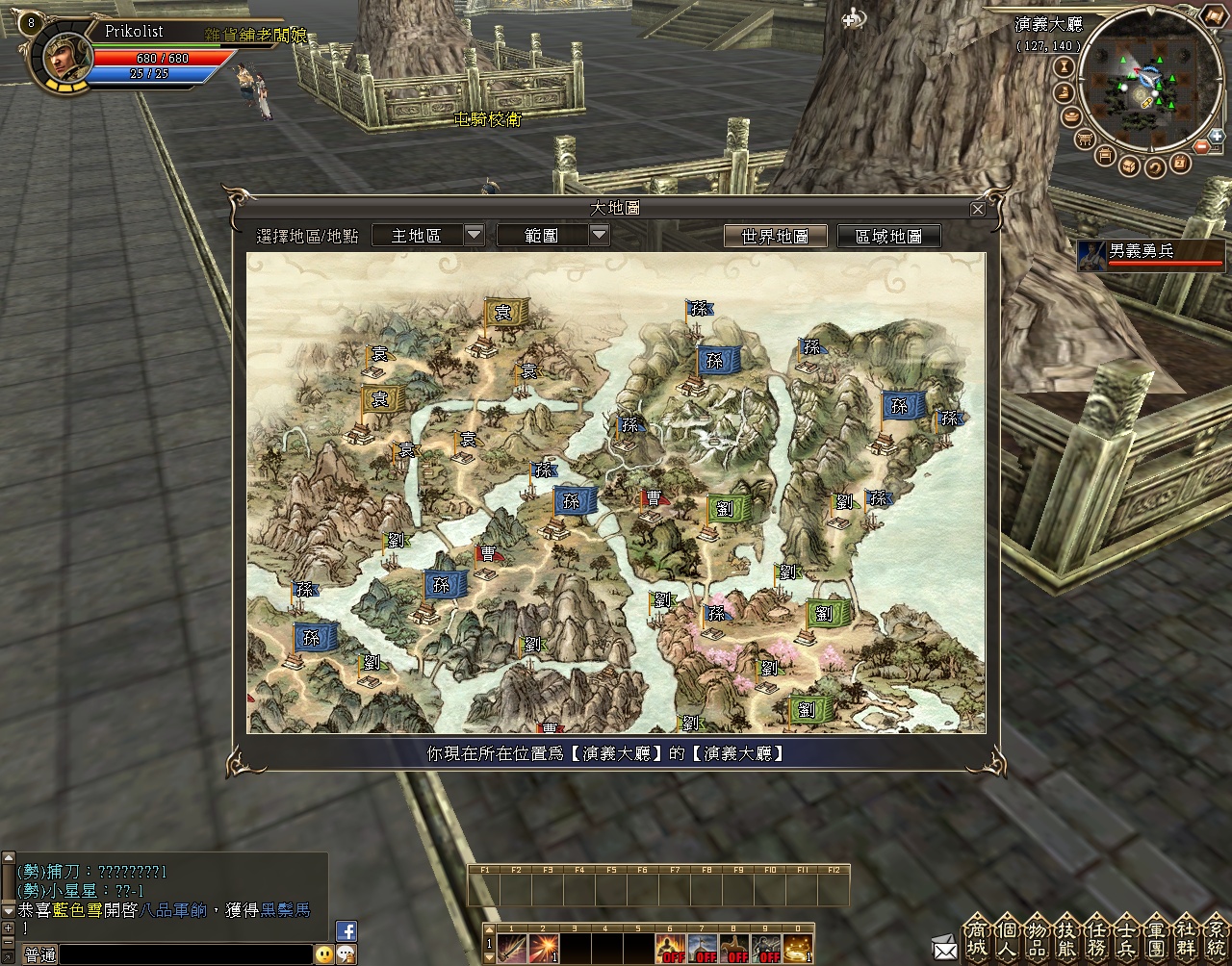Switch to the 區域地圖 area map view
Image resolution: width=1232 pixels, height=966 pixels.
pos(888,236)
